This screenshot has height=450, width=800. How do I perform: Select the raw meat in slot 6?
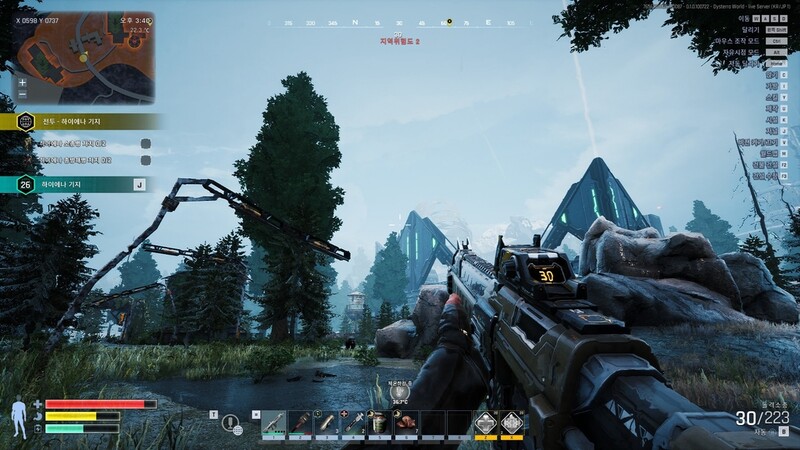[405, 423]
